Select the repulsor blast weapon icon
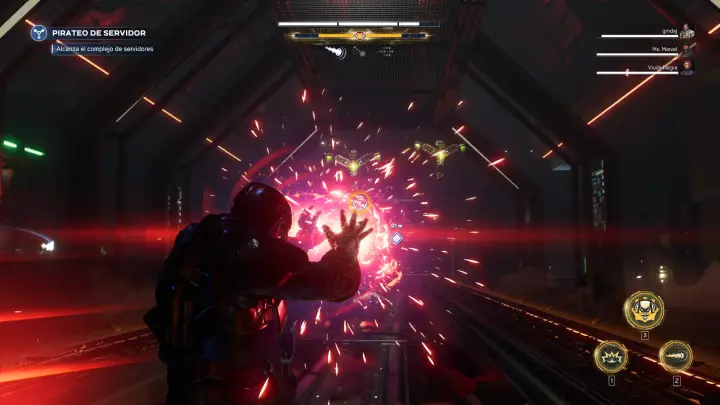This screenshot has height=405, width=720. (338, 52)
